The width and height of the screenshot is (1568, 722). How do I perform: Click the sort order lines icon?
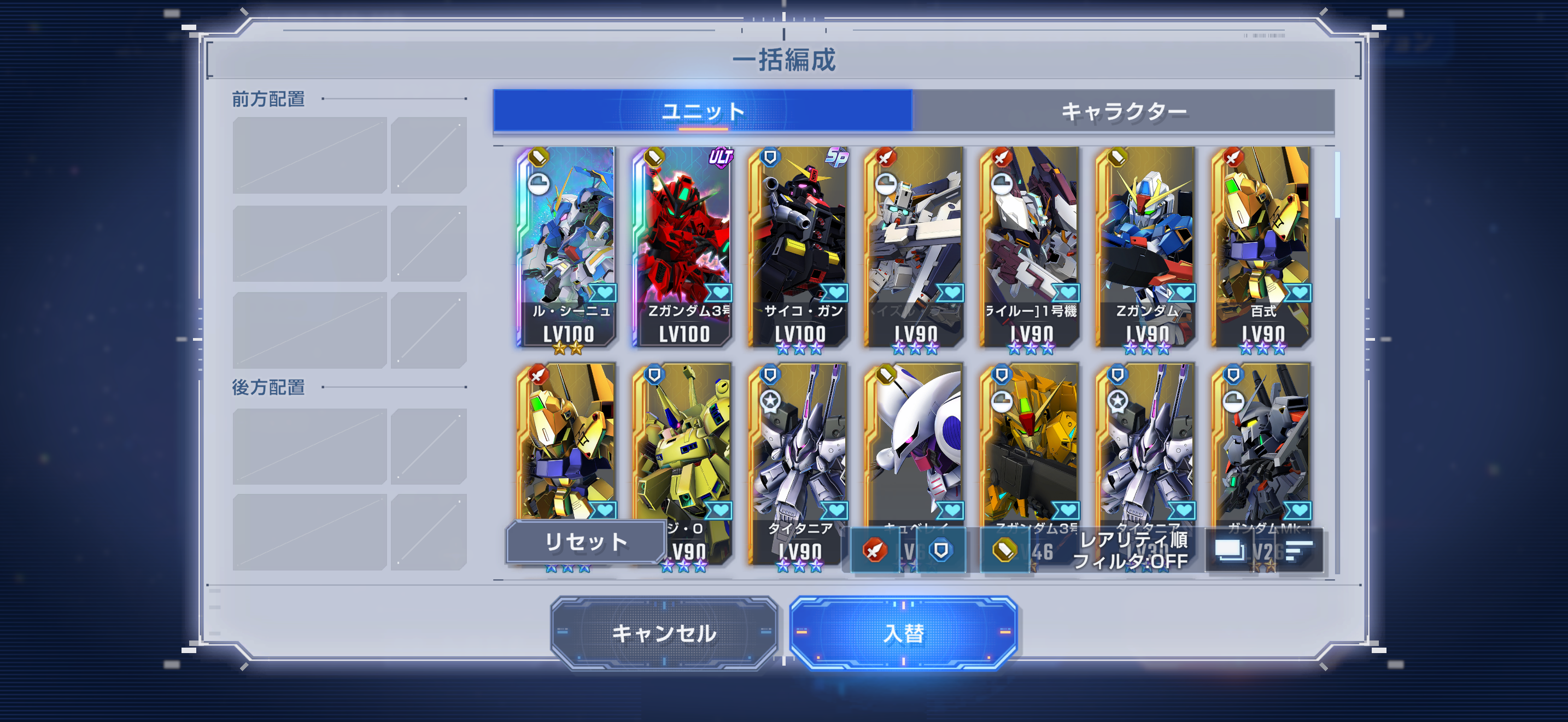click(1298, 551)
